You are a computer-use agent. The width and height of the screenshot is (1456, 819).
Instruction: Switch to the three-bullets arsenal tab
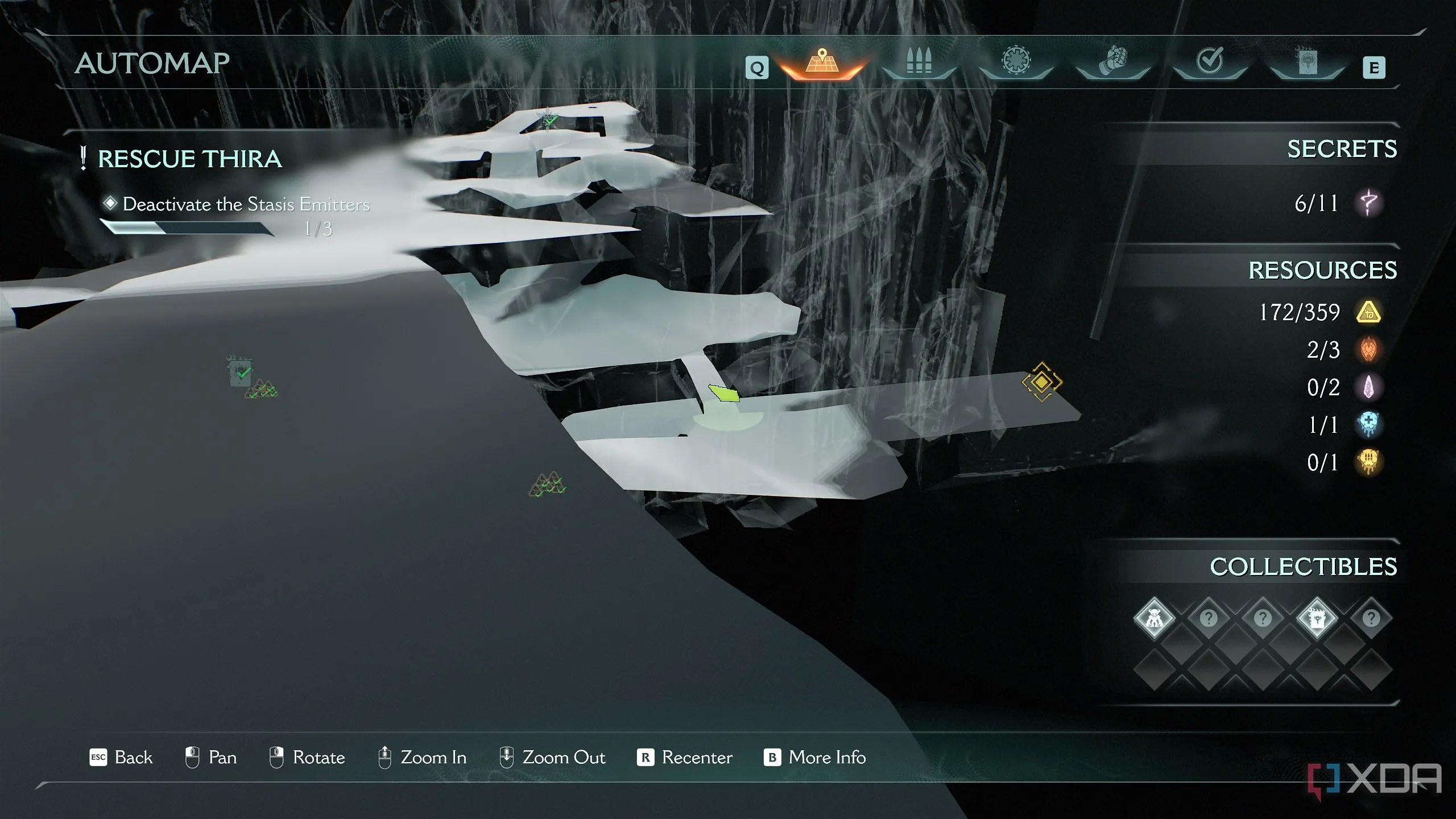click(919, 63)
